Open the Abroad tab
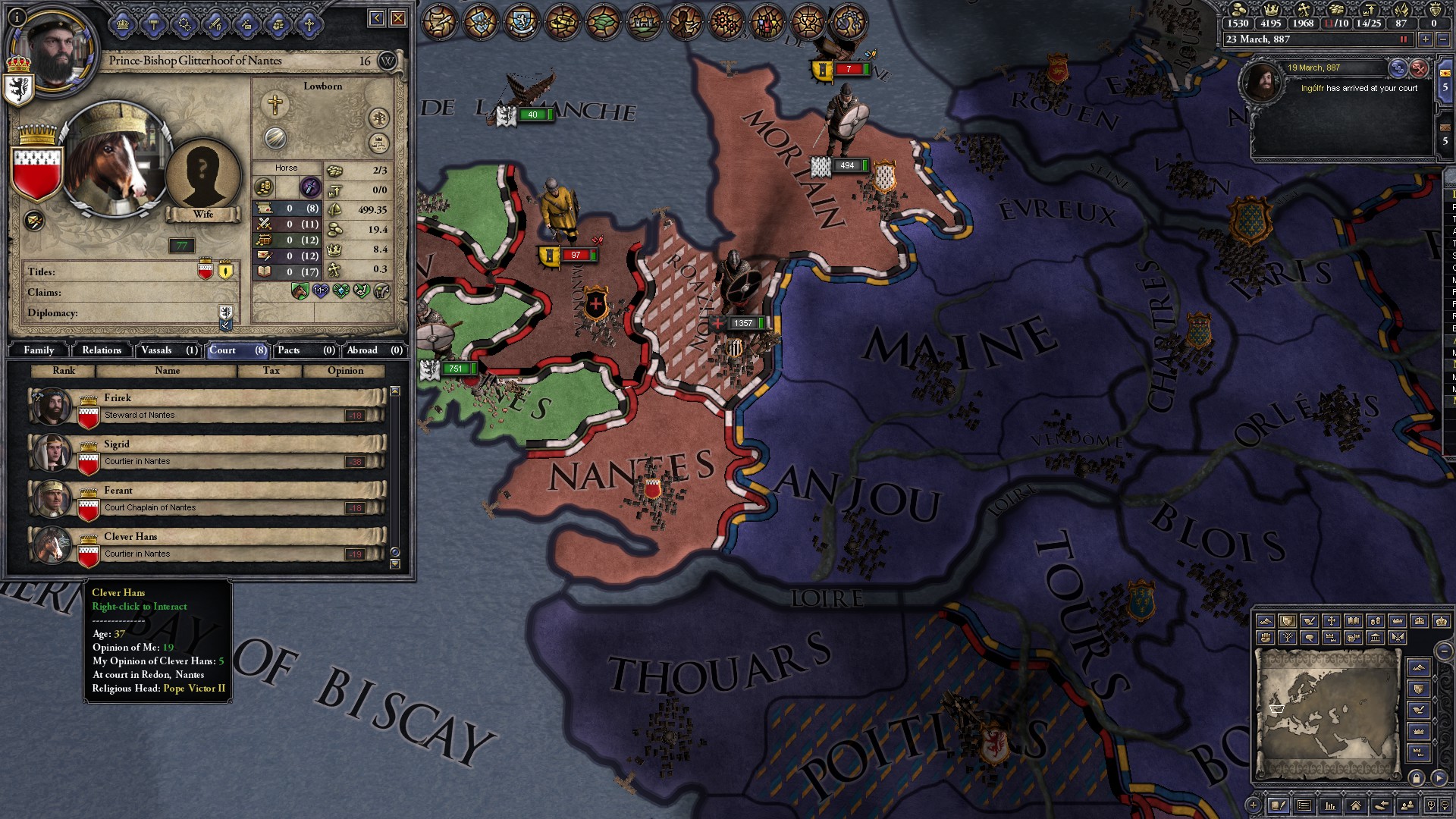This screenshot has width=1456, height=819. point(374,350)
